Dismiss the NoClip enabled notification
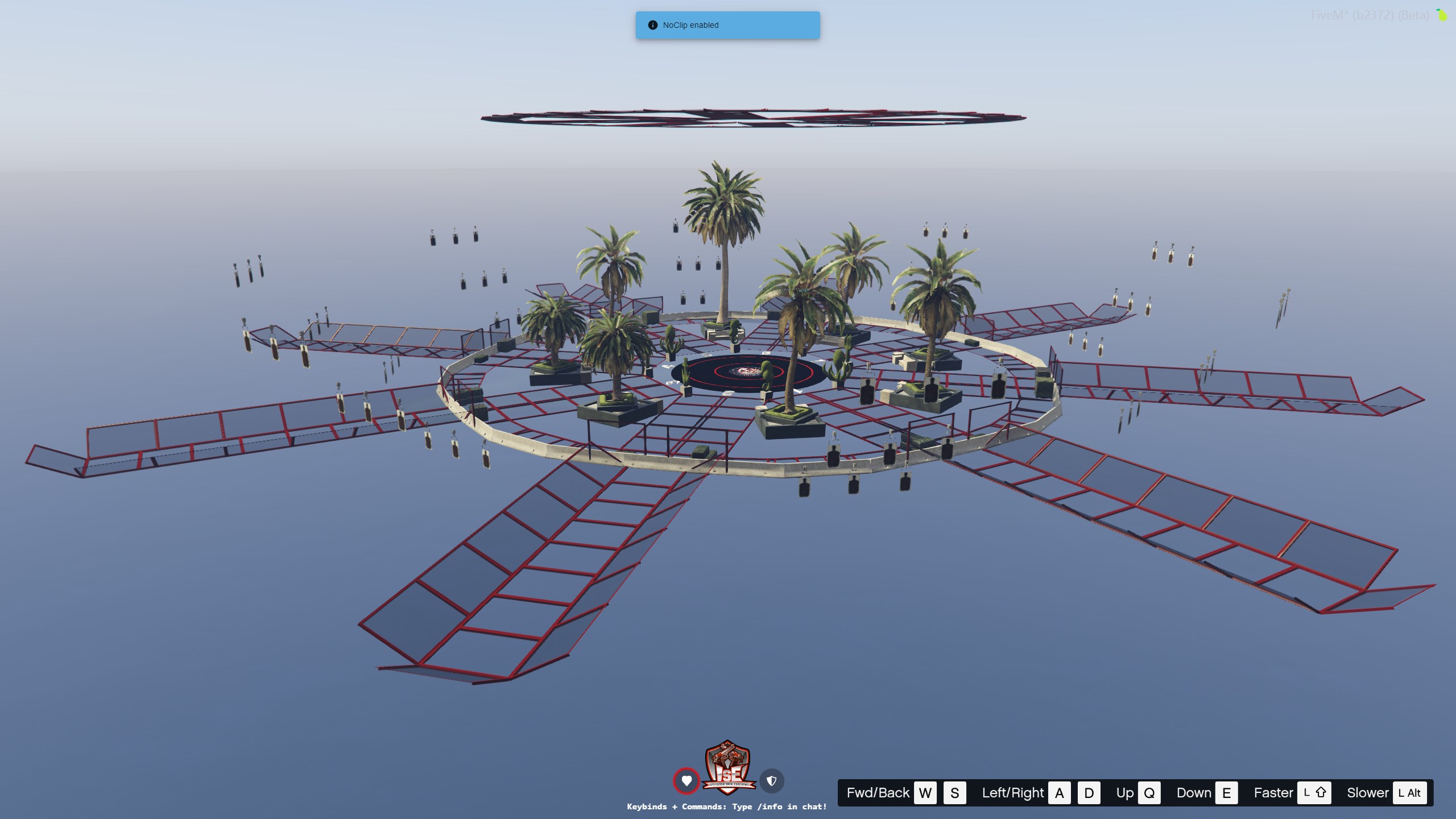The height and width of the screenshot is (819, 1456). click(x=727, y=25)
